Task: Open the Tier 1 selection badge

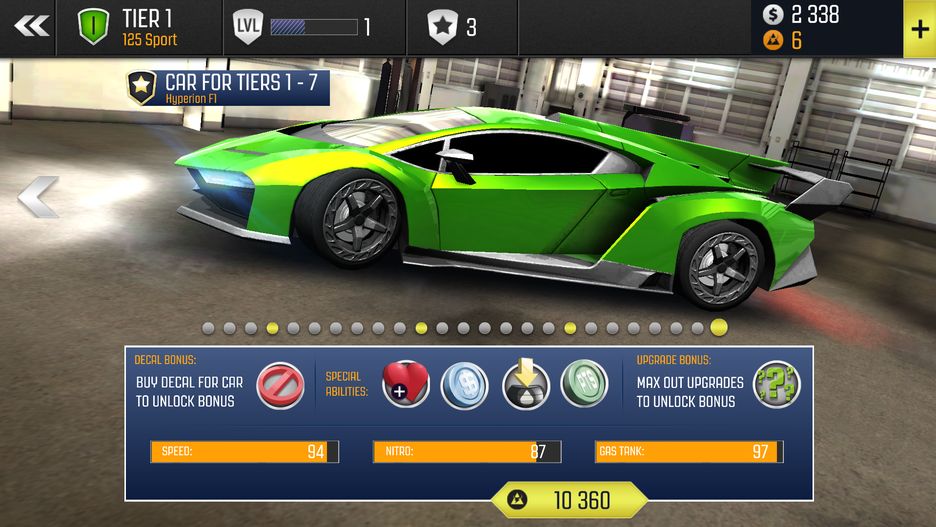Action: coord(94,27)
